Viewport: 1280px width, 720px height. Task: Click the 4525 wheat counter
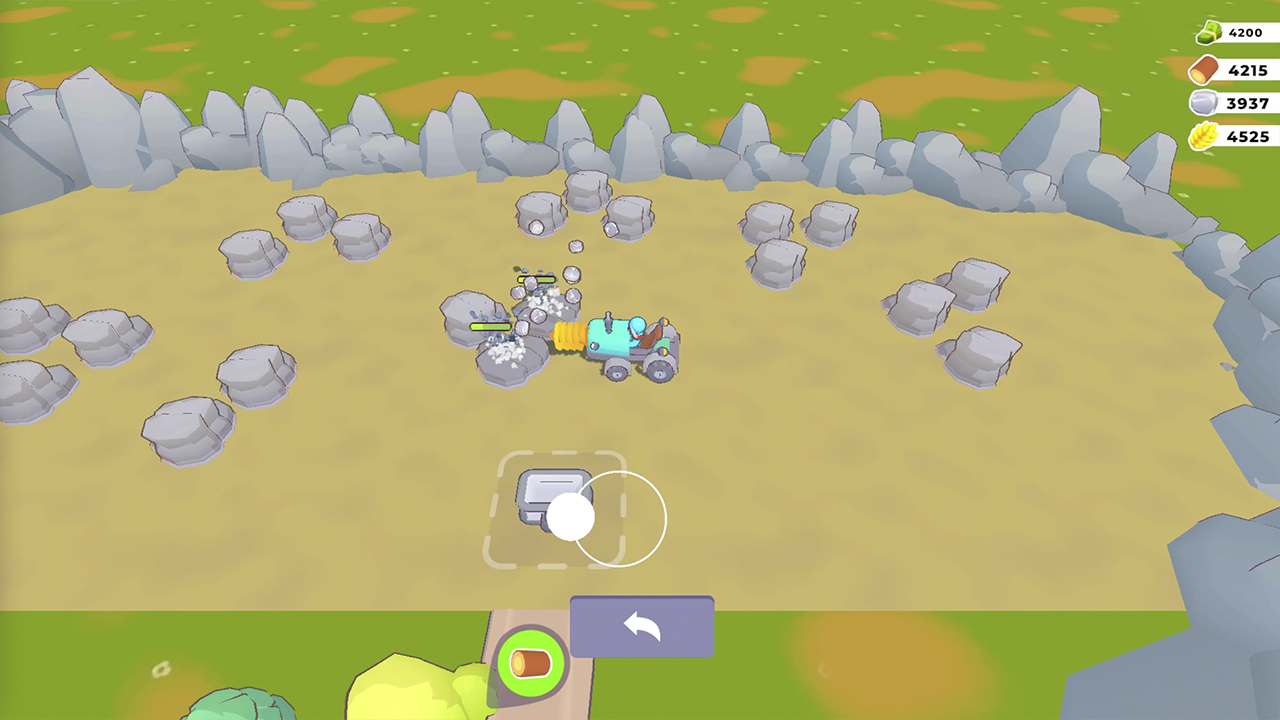coord(1246,137)
